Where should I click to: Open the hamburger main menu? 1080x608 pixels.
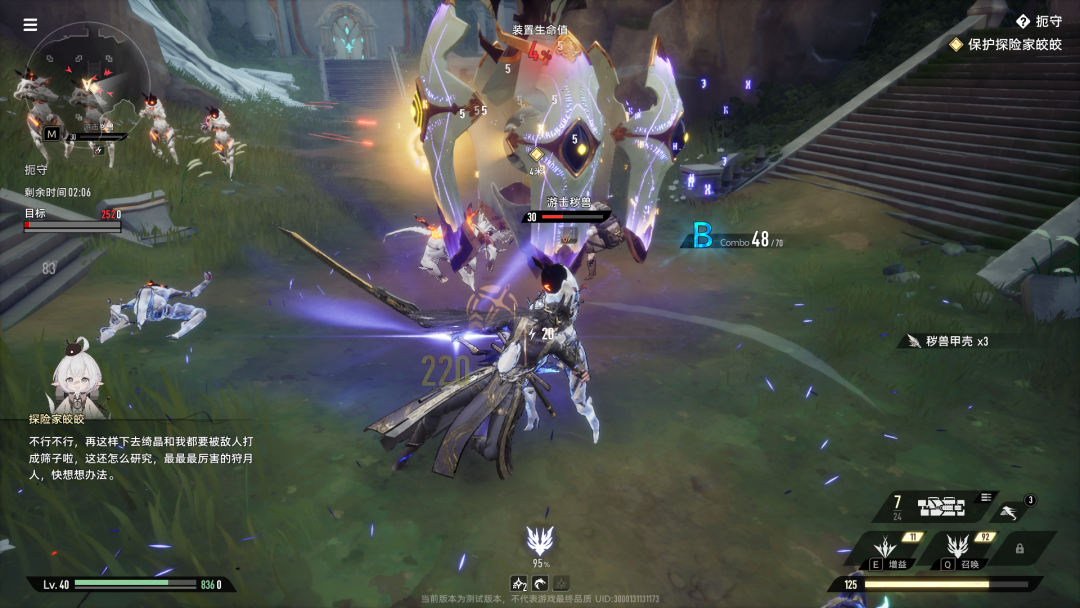click(x=30, y=25)
